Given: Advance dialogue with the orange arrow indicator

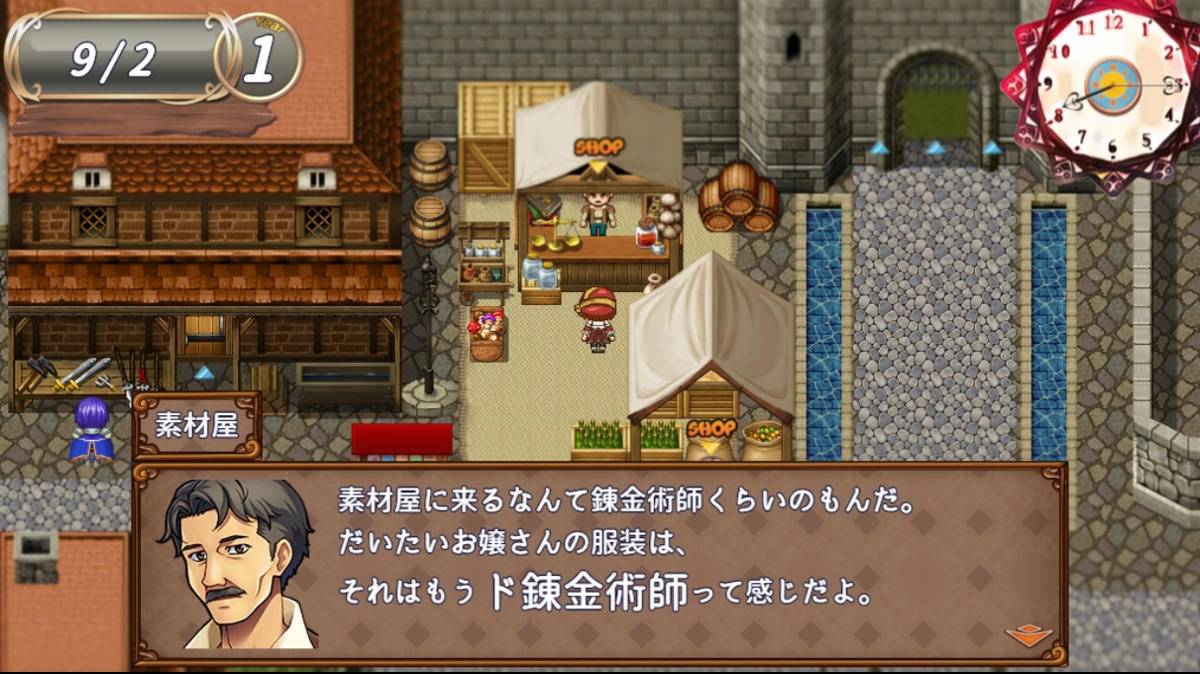Looking at the screenshot, I should click(x=1029, y=635).
